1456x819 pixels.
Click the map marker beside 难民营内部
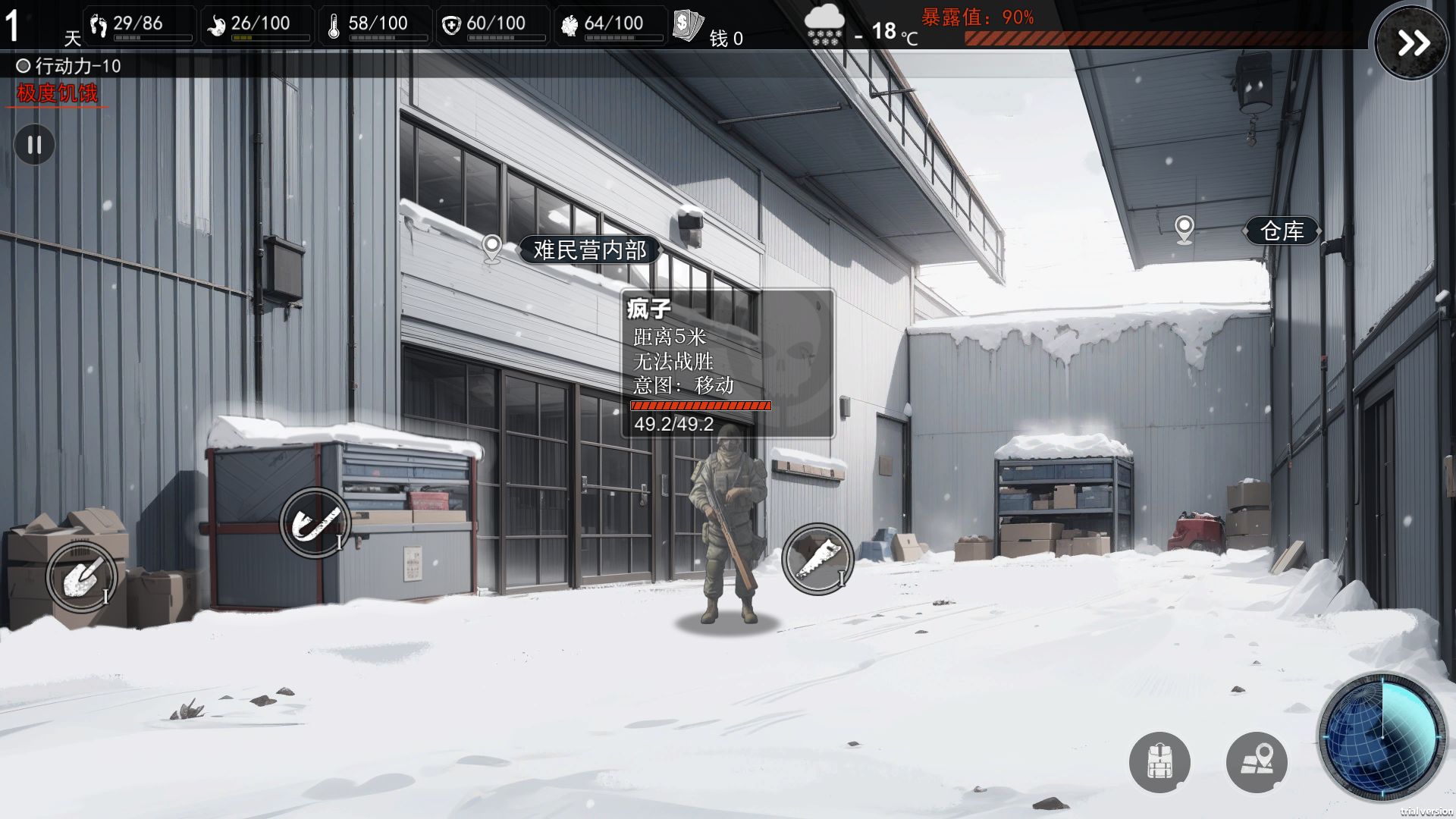(492, 246)
